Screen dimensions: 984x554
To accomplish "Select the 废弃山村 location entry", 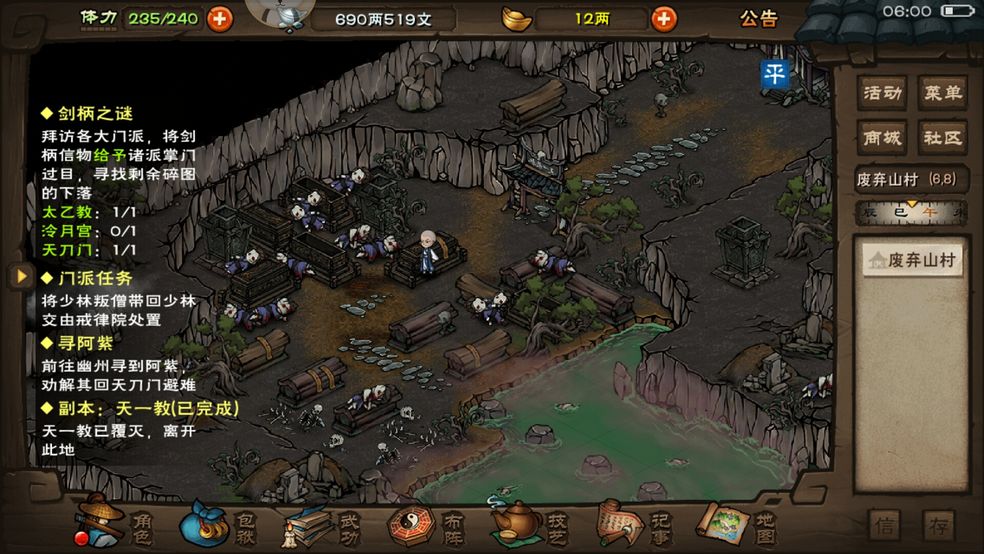I will pos(911,261).
